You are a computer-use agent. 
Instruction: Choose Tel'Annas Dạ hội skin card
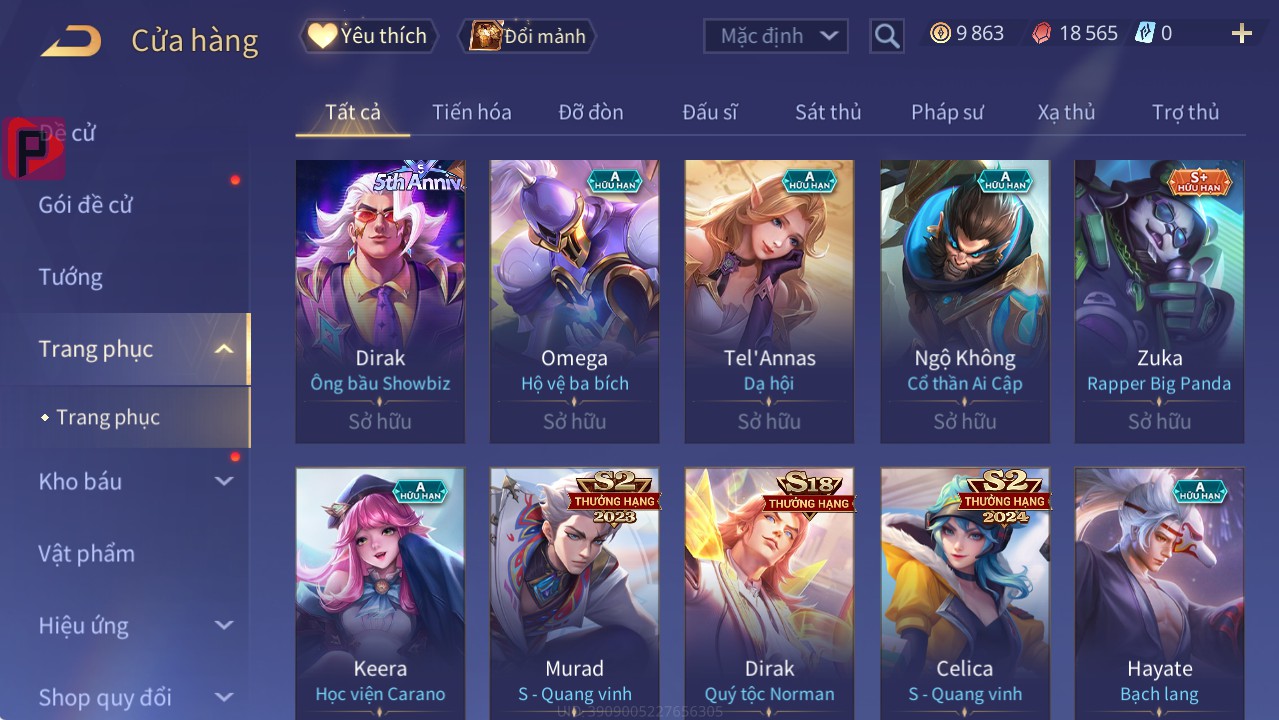769,300
